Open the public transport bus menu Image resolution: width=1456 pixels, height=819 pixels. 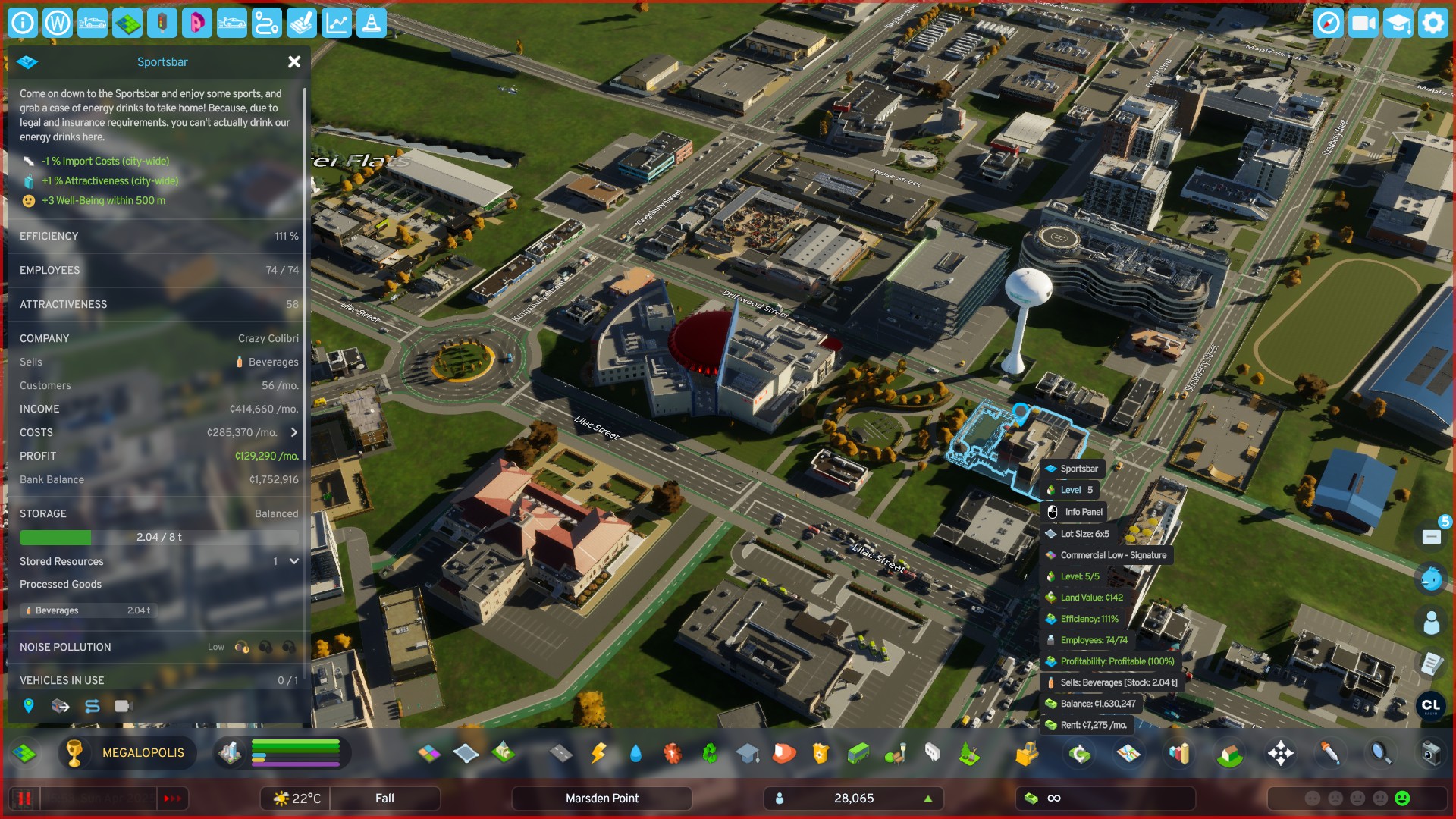tap(858, 753)
